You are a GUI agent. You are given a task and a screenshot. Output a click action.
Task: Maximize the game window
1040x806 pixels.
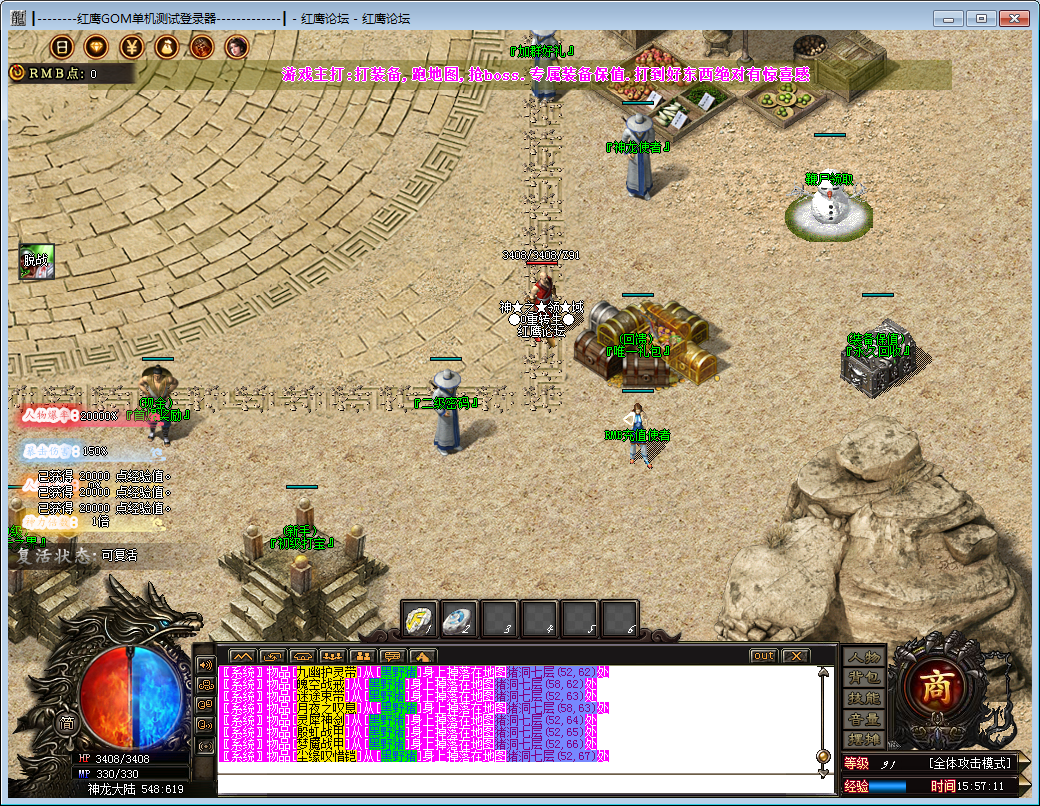[x=981, y=18]
